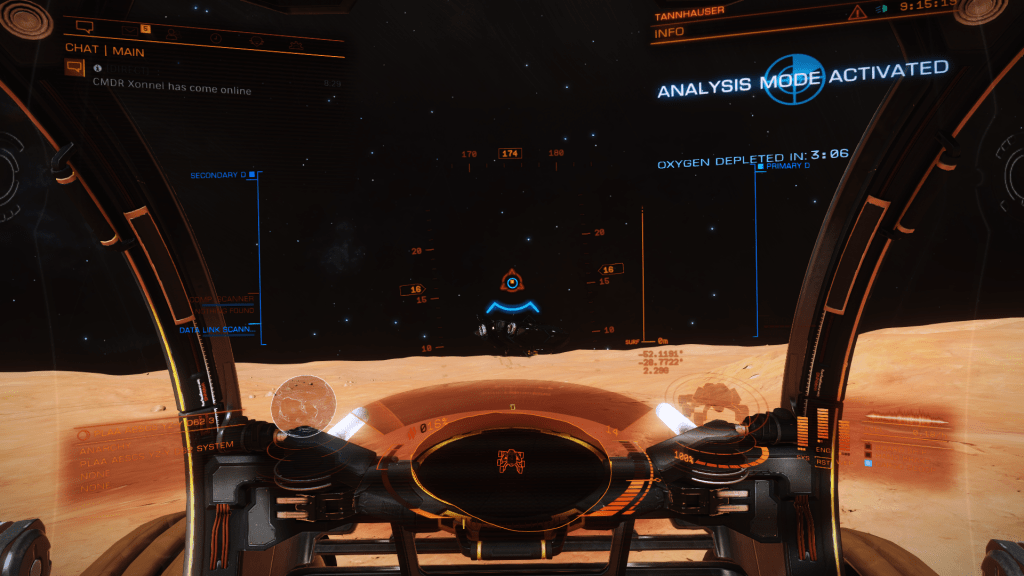Open the chat speech-bubble tab

[84, 26]
